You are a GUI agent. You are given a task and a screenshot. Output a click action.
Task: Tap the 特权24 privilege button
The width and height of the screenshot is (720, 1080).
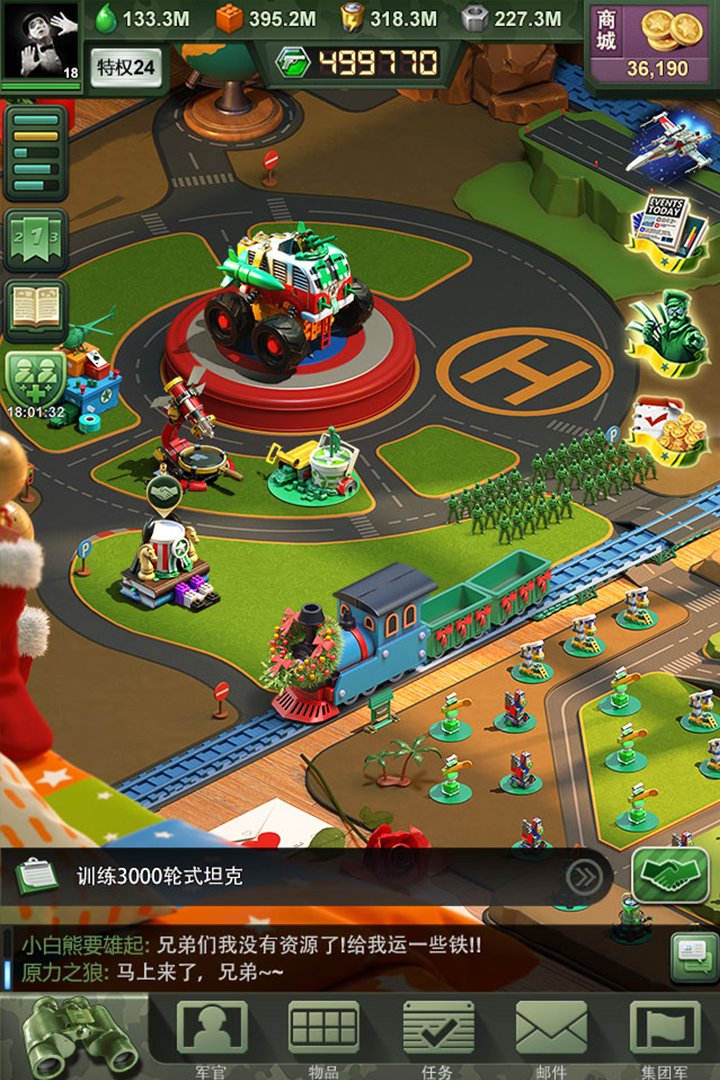126,67
